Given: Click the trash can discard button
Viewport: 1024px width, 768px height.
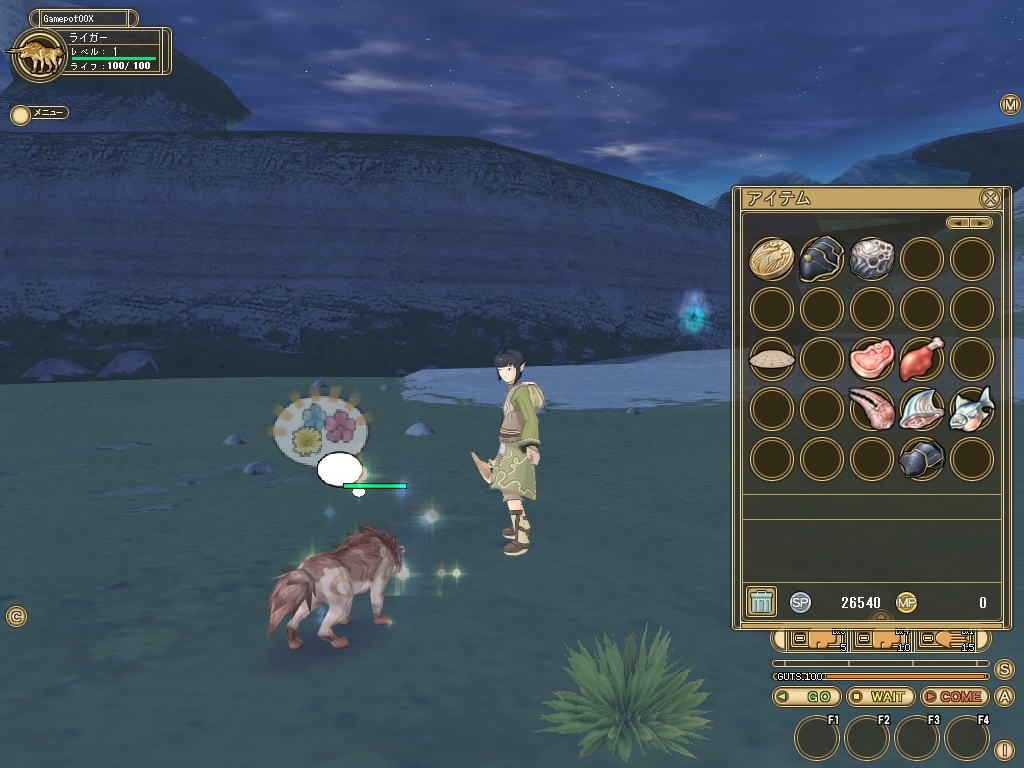Looking at the screenshot, I should 761,601.
